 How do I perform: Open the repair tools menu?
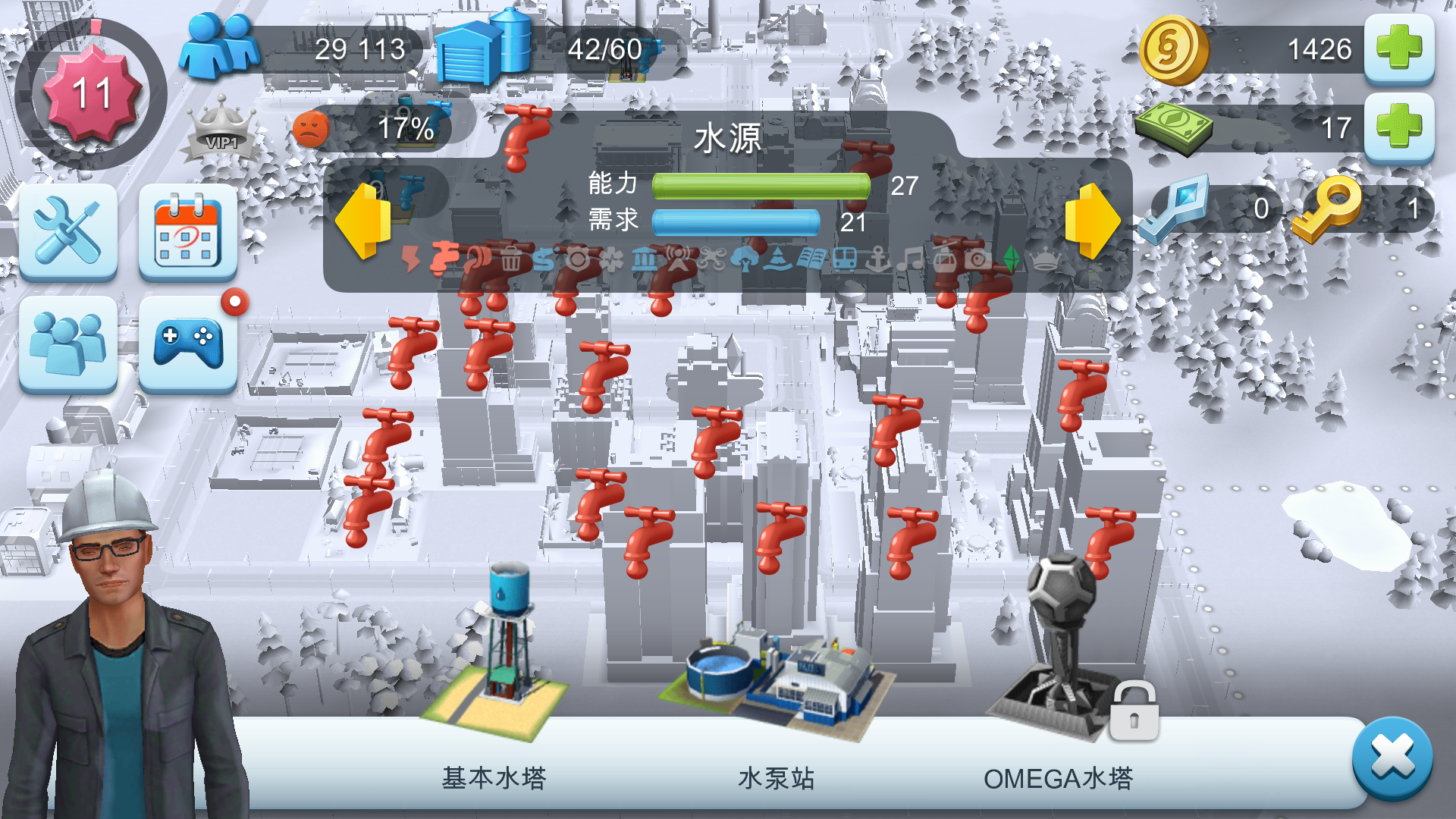pyautogui.click(x=67, y=231)
